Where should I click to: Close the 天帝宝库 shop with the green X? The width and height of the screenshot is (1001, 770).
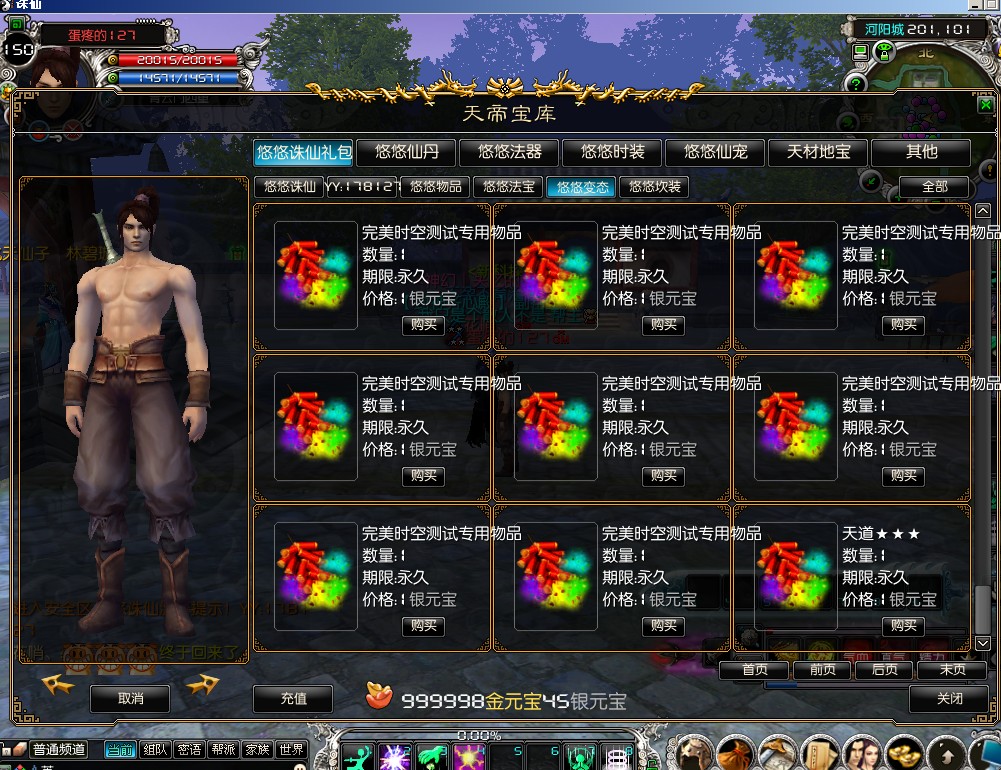coord(985,105)
